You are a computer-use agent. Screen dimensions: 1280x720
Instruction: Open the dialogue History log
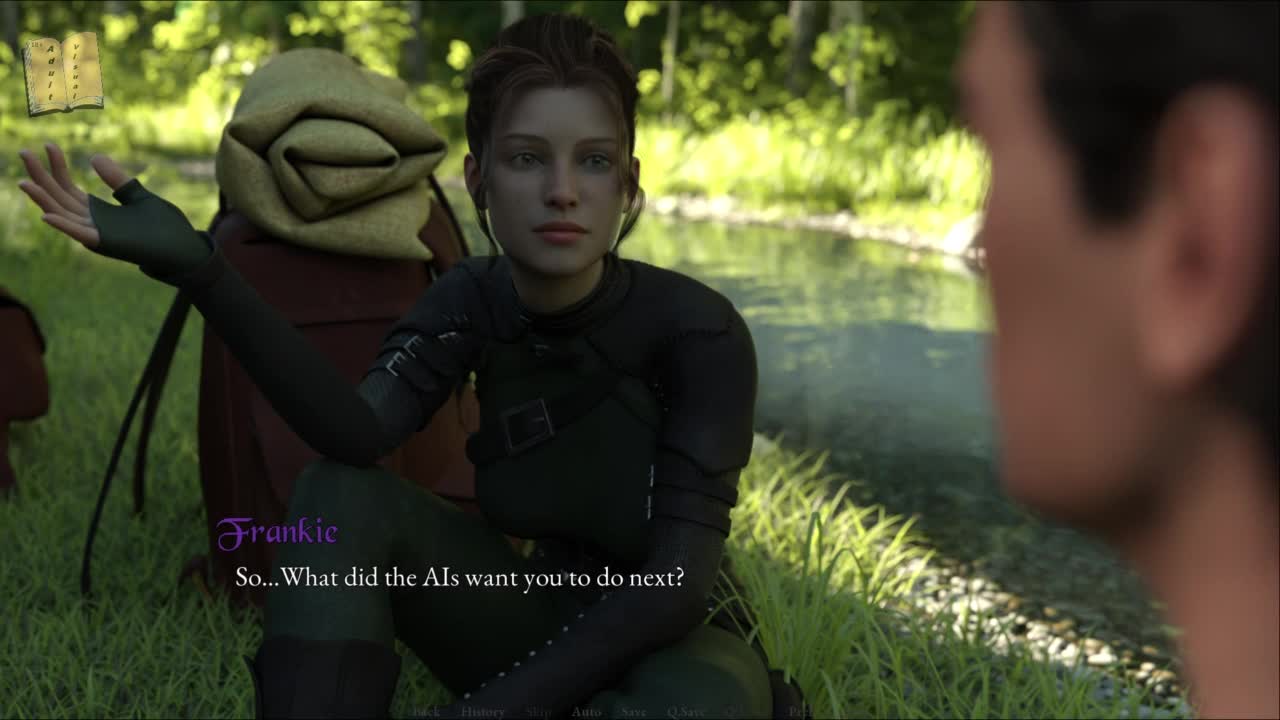point(482,712)
